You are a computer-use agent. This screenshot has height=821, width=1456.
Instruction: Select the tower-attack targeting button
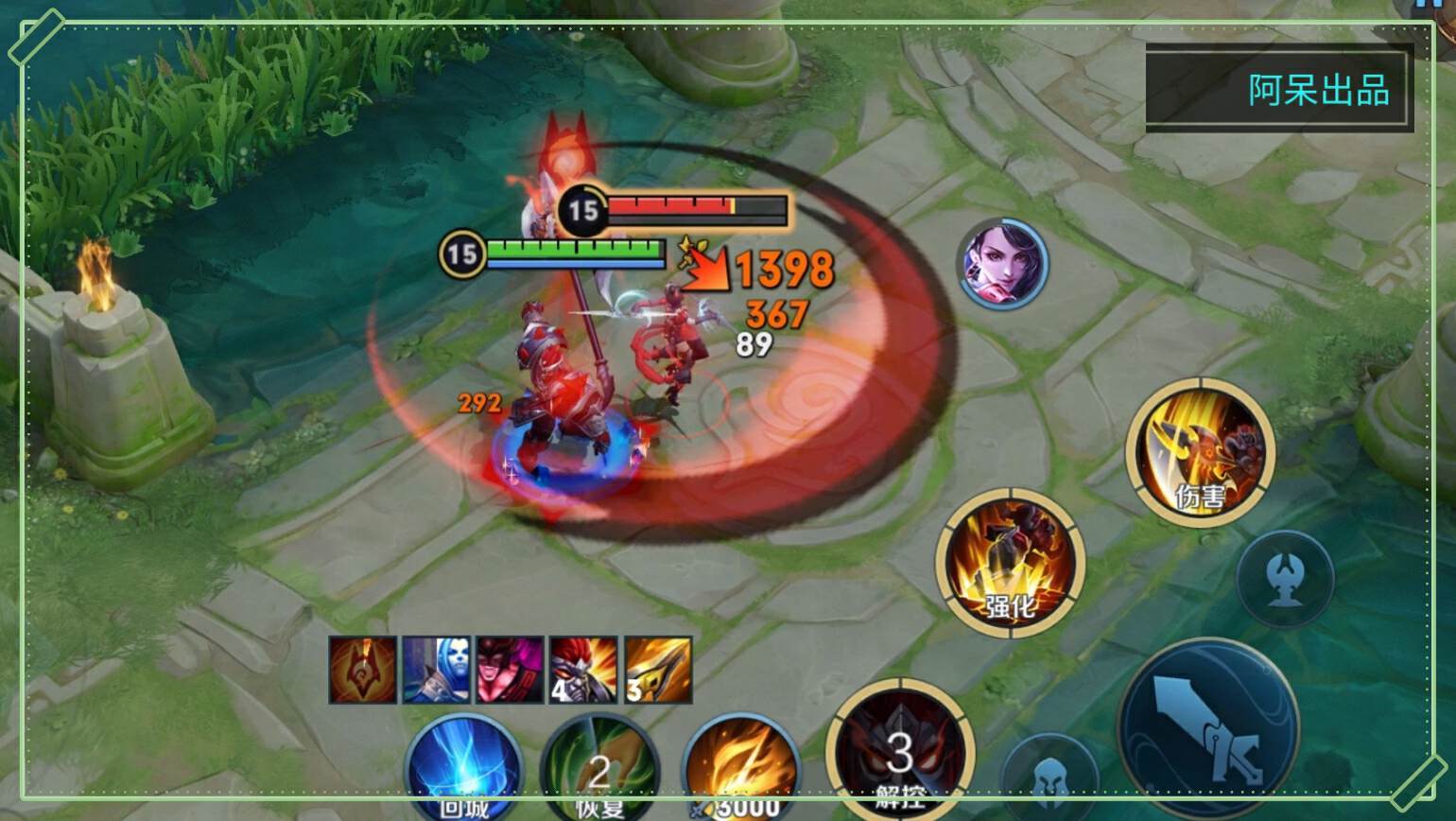coord(1285,579)
